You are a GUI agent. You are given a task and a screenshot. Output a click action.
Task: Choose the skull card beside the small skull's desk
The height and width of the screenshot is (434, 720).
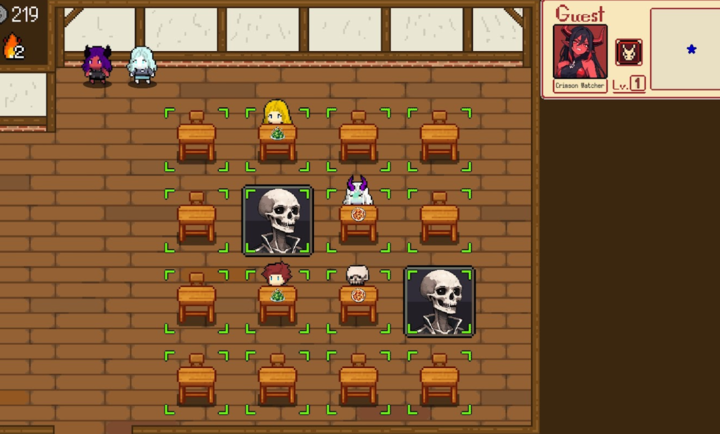pos(439,301)
